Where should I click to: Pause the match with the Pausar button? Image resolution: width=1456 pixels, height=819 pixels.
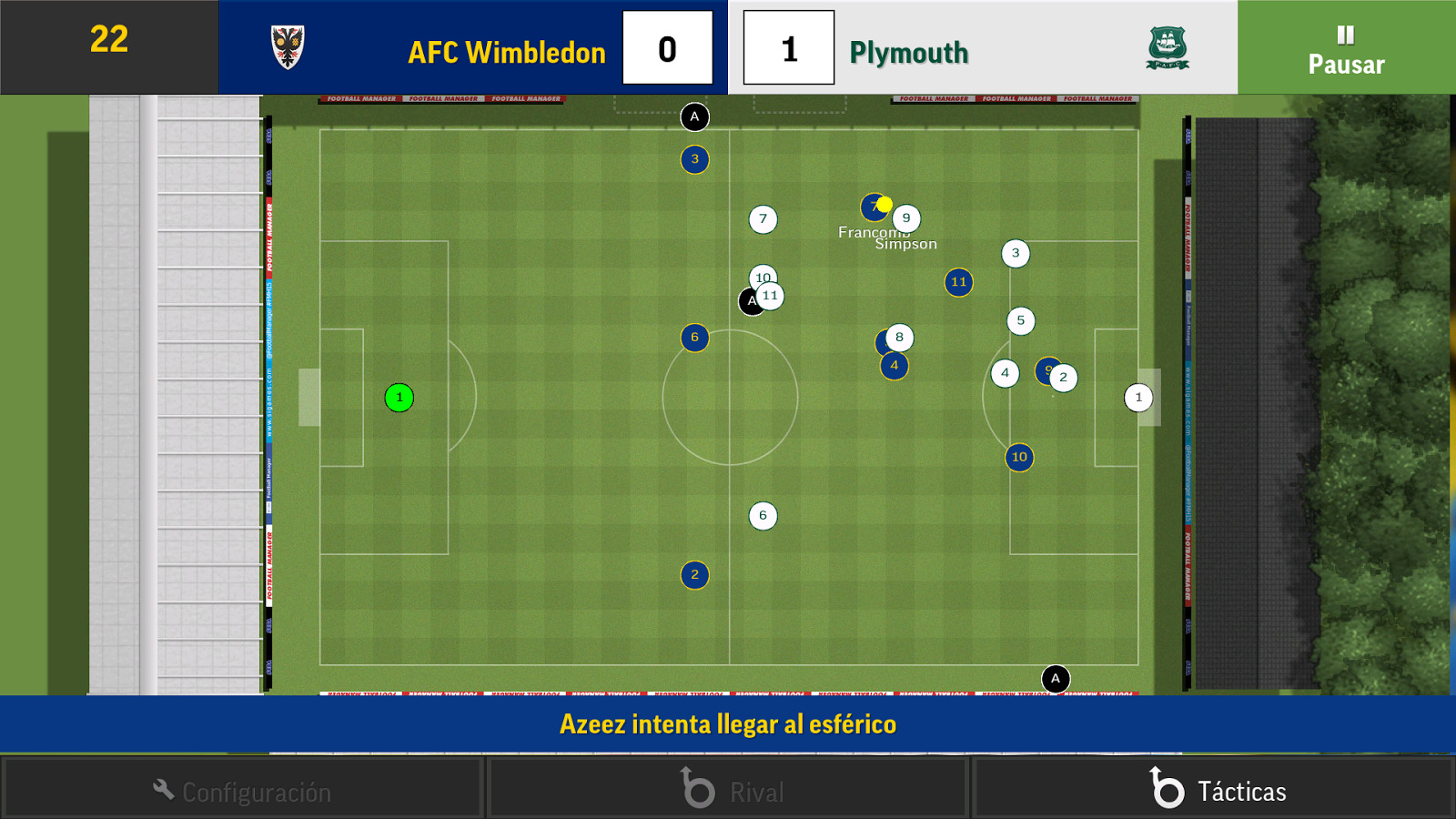pos(1346,48)
